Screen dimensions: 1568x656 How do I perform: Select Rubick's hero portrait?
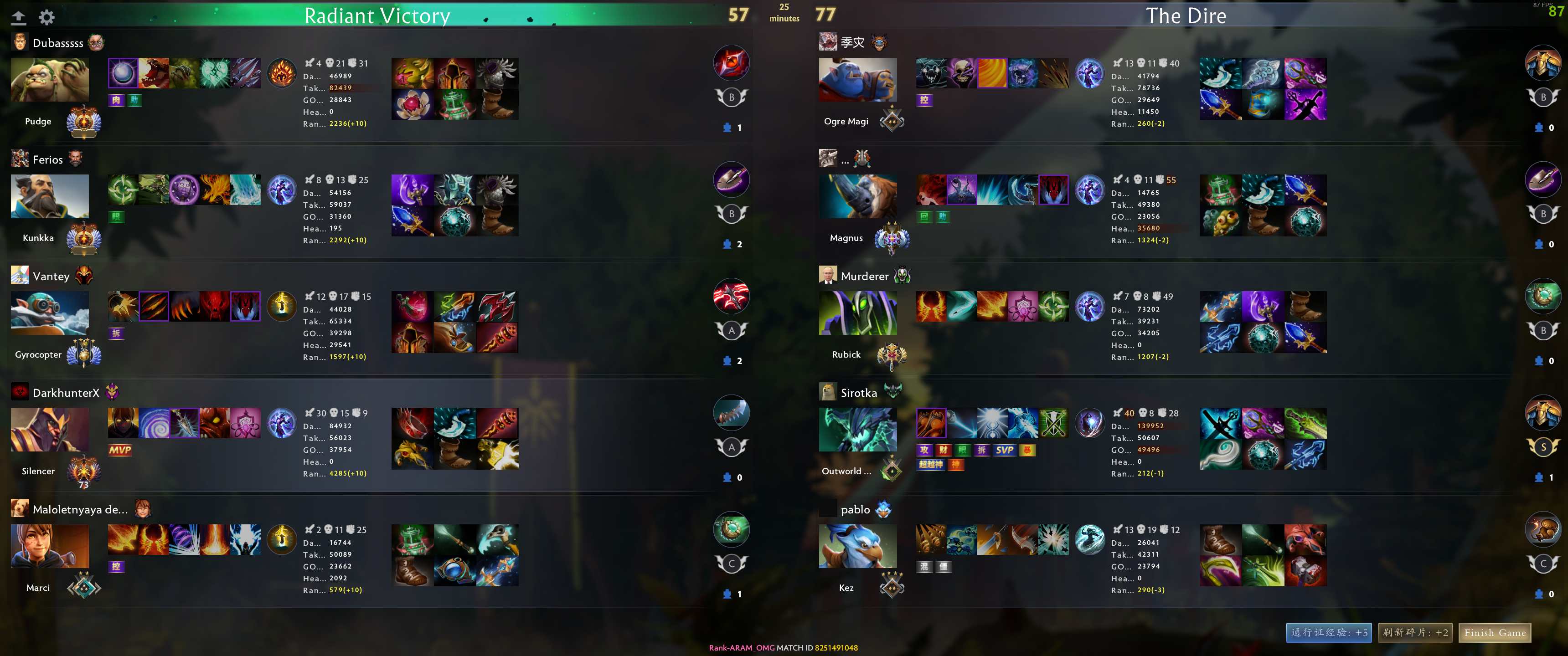pyautogui.click(x=857, y=313)
